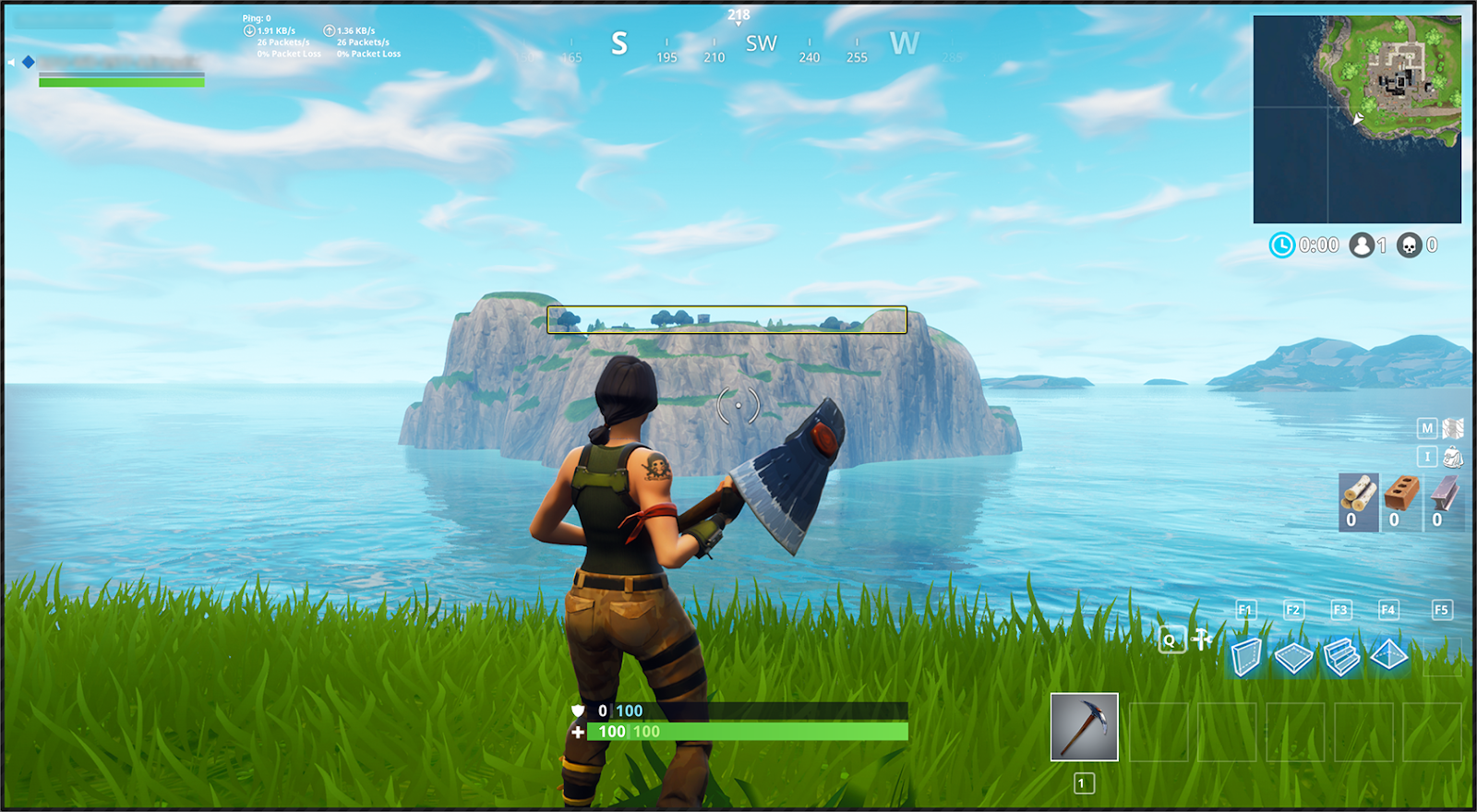Open the inventory backpack icon
Screen dimensions: 1477x812
pos(1453,457)
